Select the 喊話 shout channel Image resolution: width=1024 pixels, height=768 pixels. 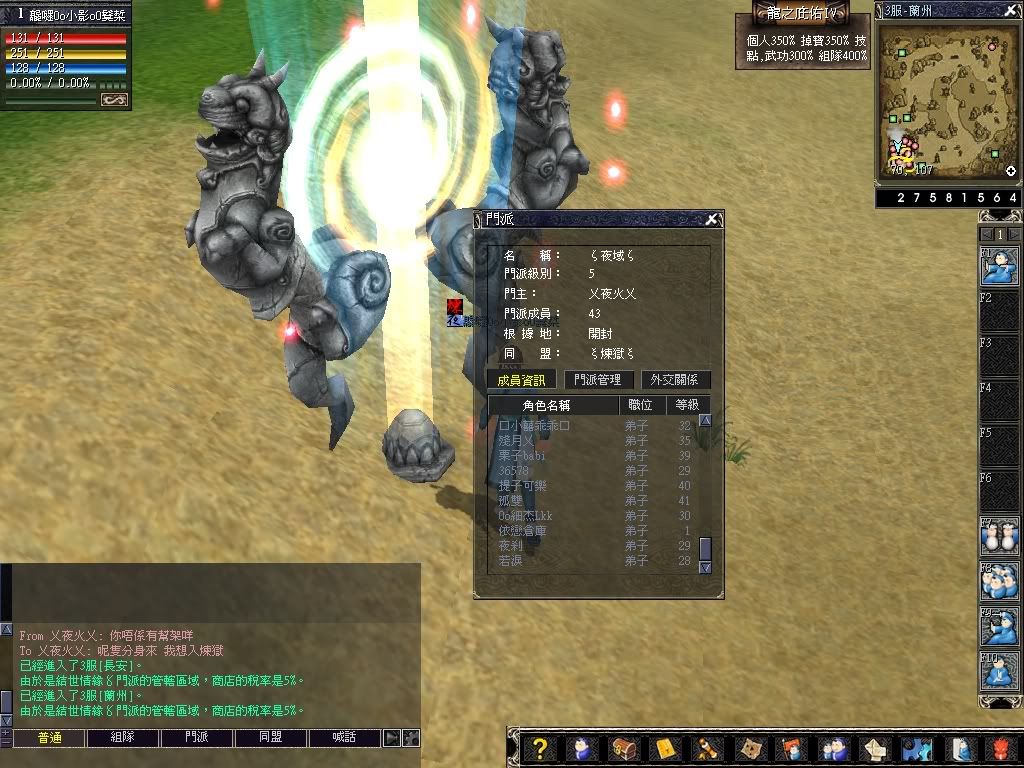(344, 738)
